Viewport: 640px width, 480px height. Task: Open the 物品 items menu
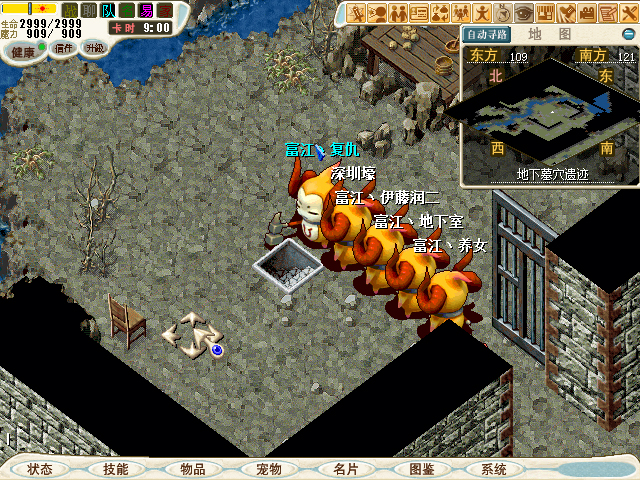coord(193,469)
